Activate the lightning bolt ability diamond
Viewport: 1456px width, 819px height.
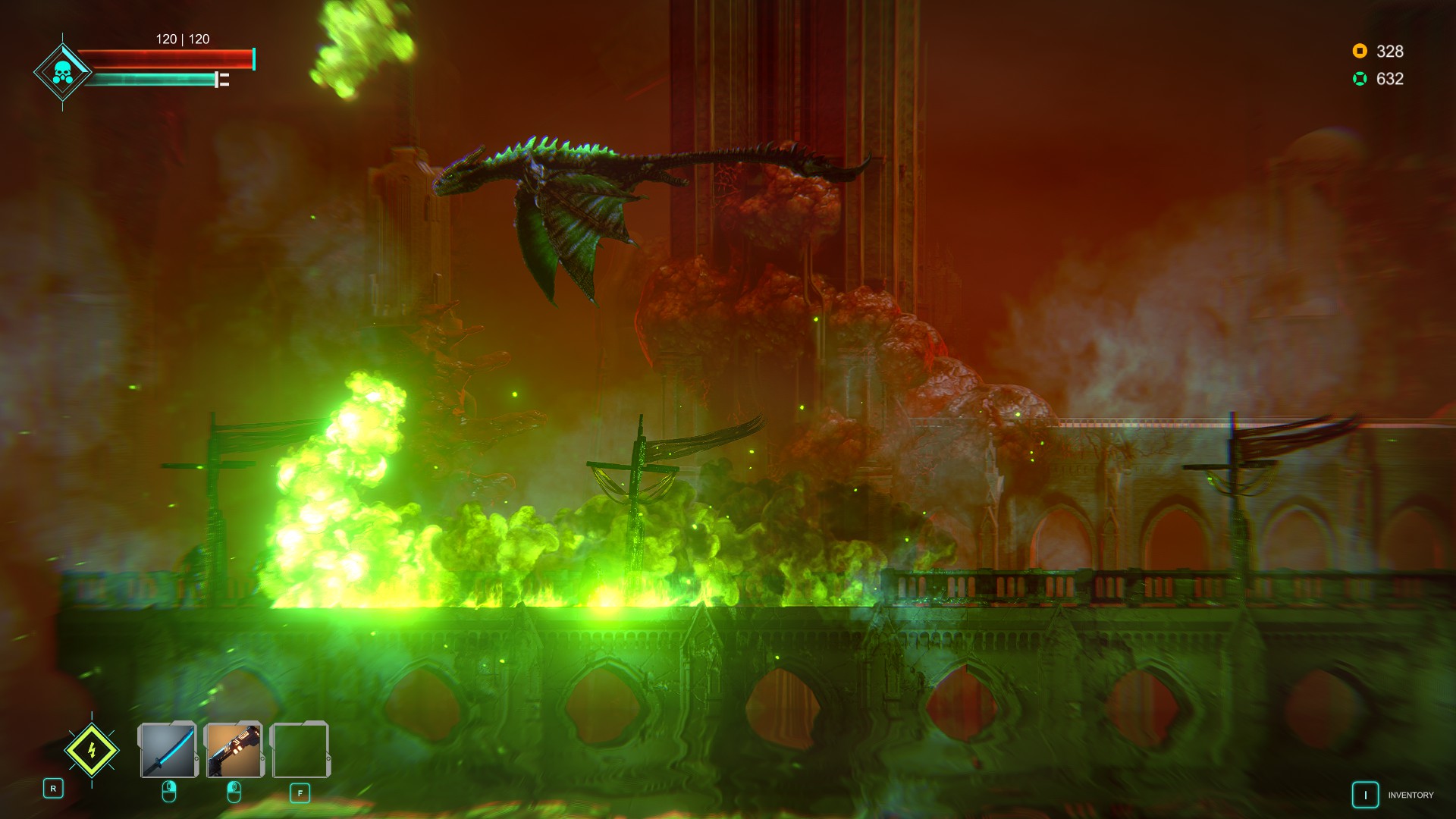coord(92,751)
